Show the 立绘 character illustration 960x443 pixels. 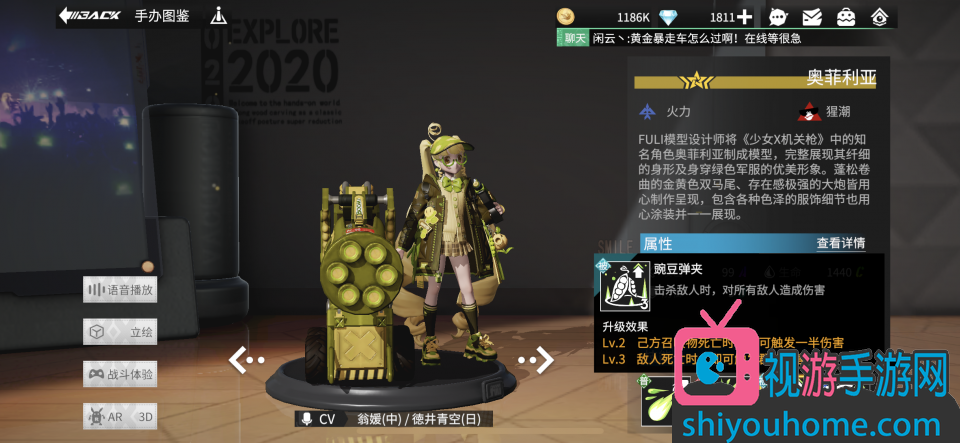(121, 332)
